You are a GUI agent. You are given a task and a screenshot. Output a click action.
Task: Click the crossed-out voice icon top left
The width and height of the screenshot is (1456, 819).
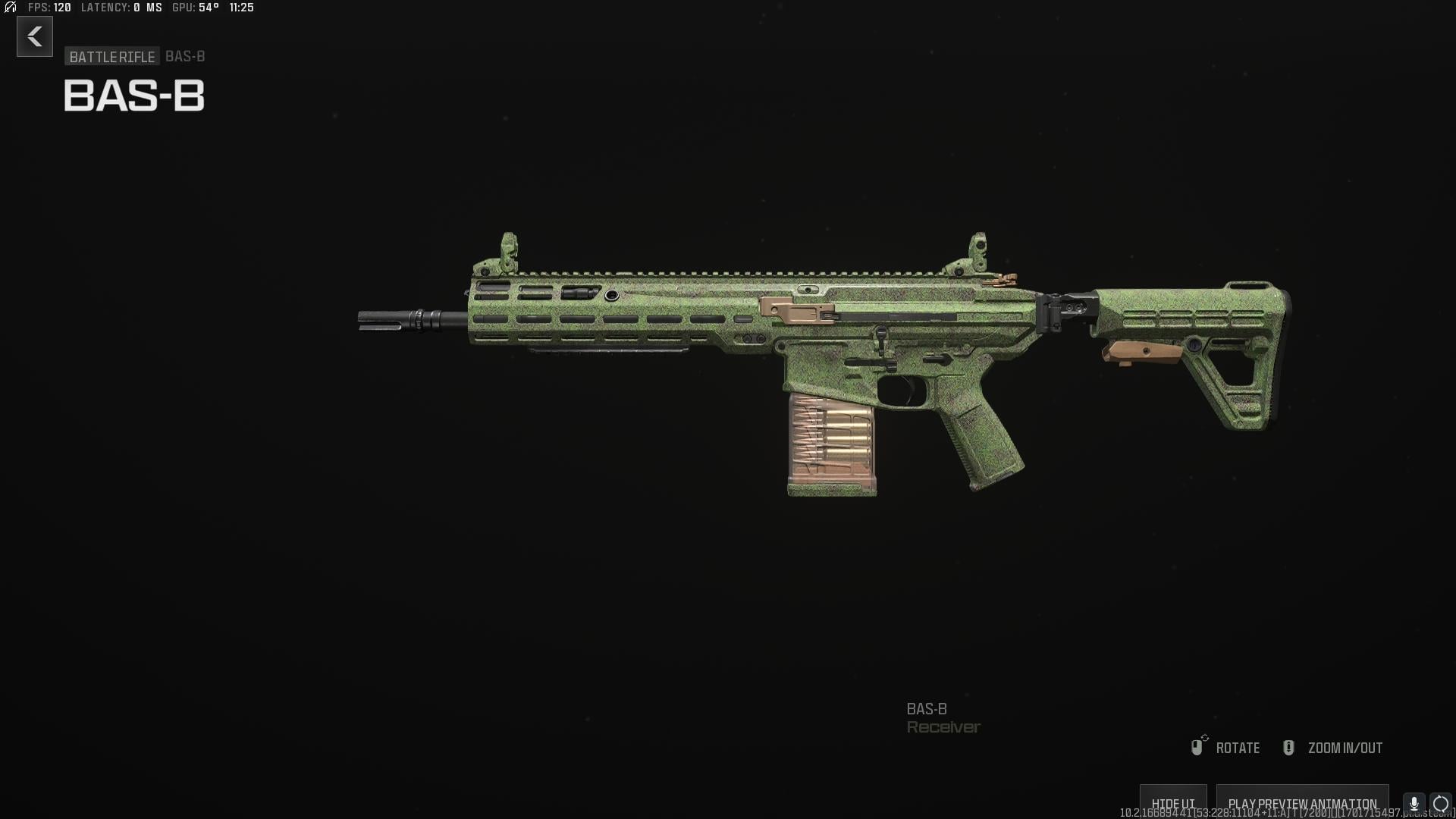(x=9, y=8)
